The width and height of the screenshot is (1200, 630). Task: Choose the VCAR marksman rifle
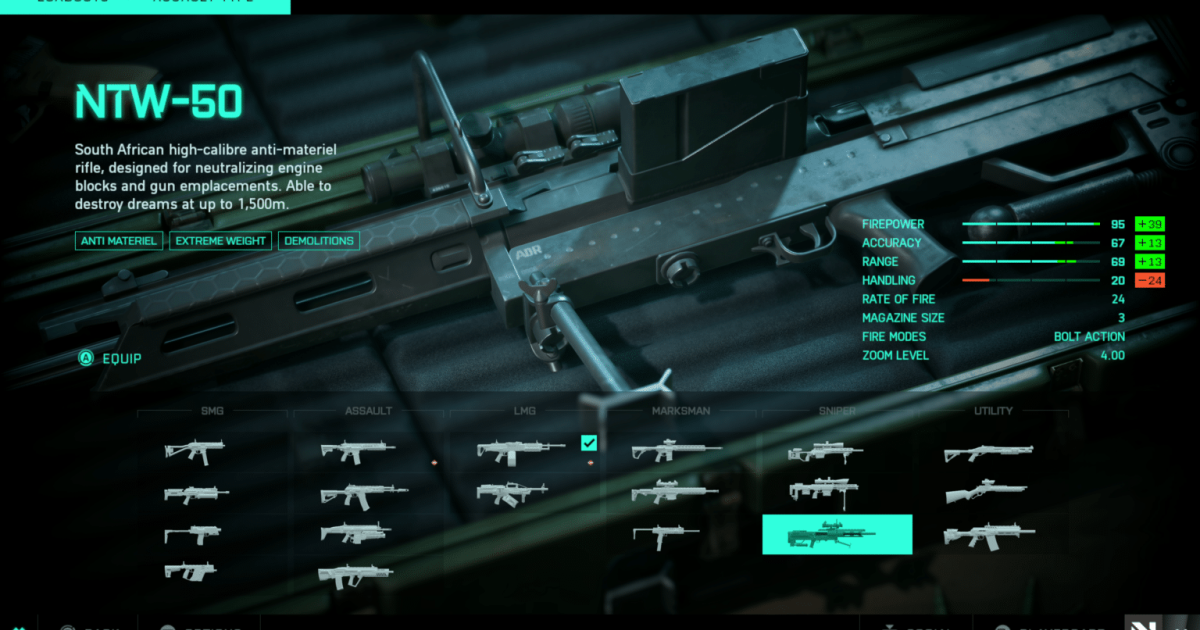(x=666, y=534)
